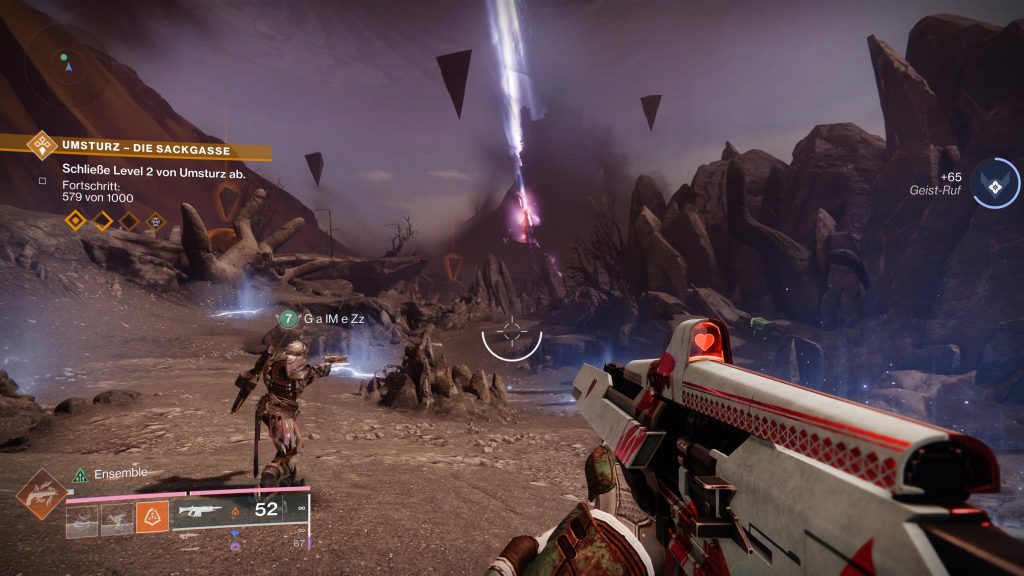Click the radar minimap
Screen dimensions: 1024x576
(67, 64)
